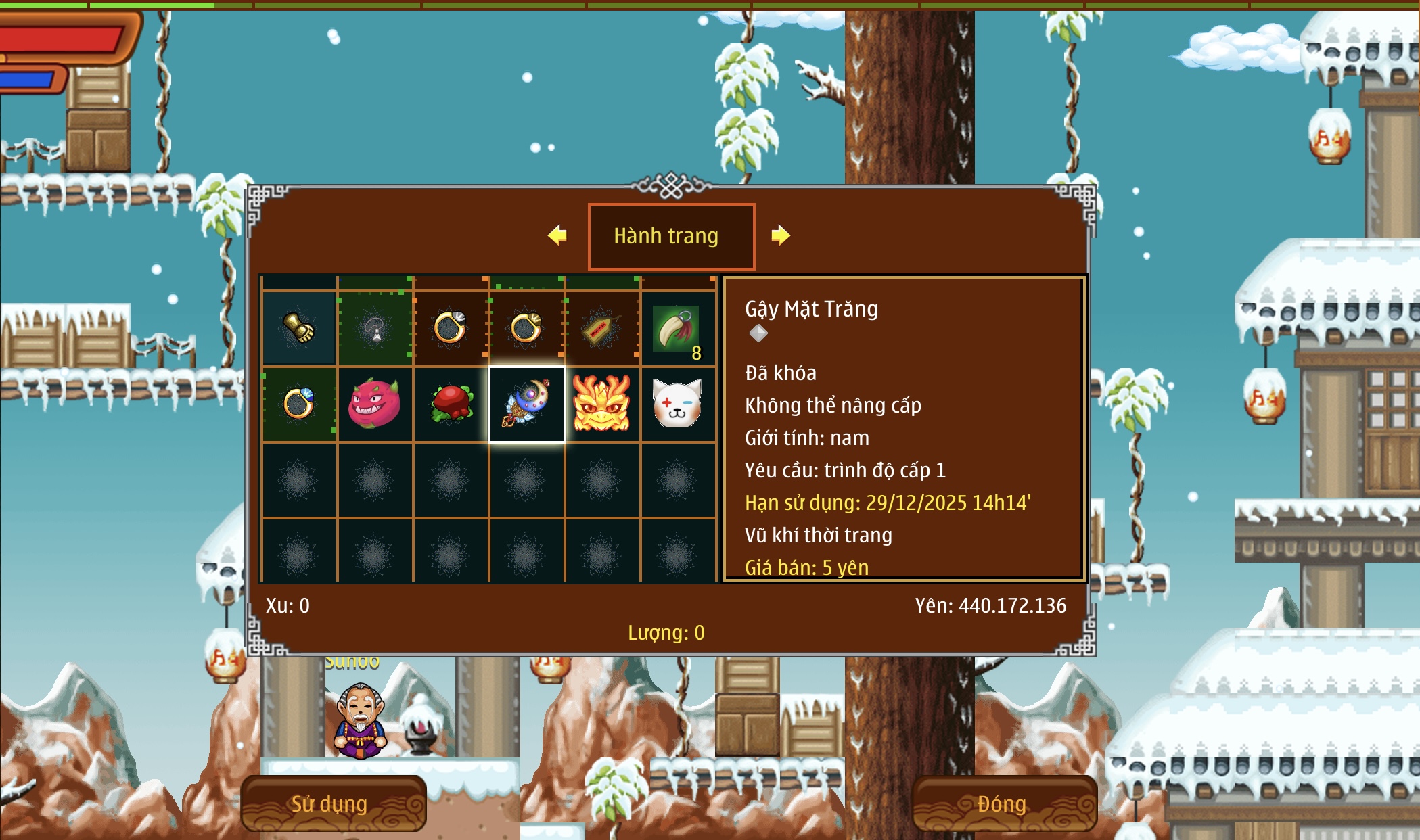This screenshot has width=1420, height=840.
Task: Pick the yellow talisman tag item
Action: click(x=601, y=329)
